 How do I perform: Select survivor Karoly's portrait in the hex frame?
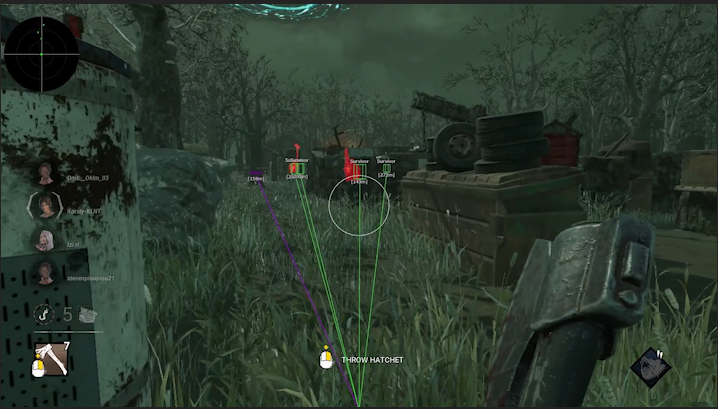point(45,206)
